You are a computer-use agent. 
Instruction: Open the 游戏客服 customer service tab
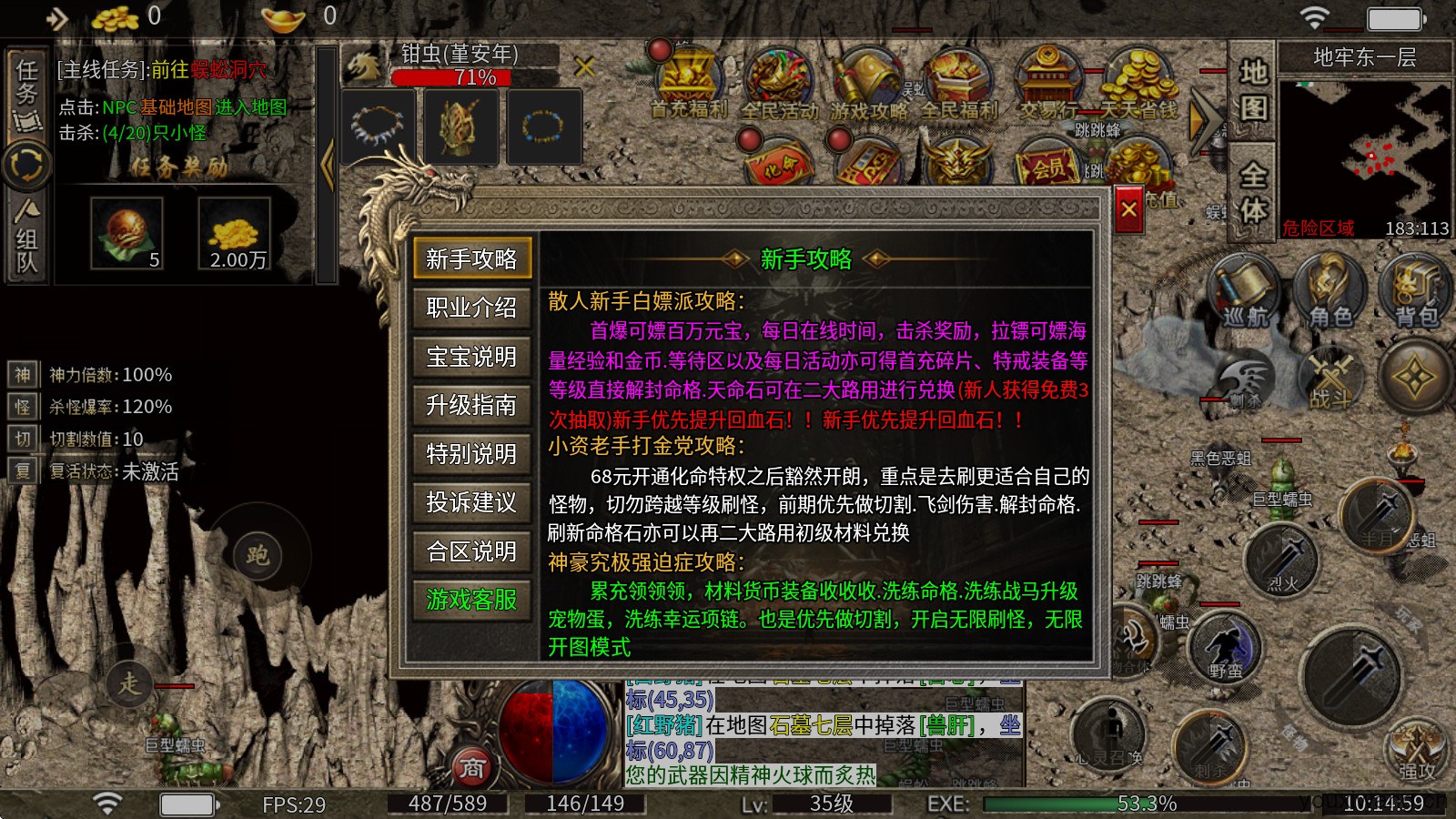pos(470,601)
